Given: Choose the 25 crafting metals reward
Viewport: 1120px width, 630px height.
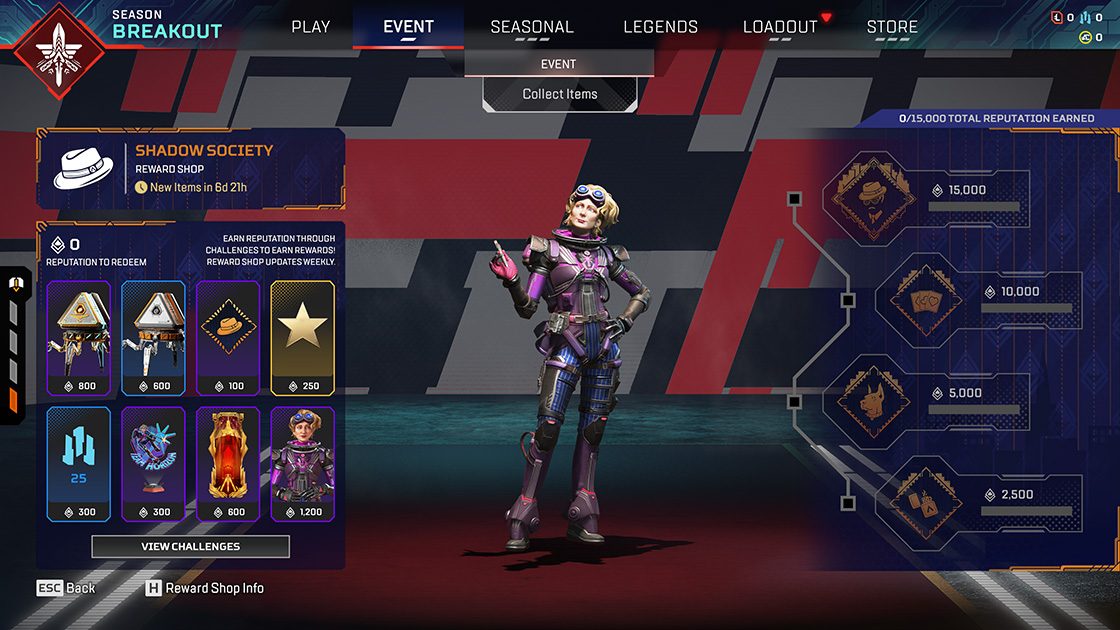Looking at the screenshot, I should click(x=79, y=463).
